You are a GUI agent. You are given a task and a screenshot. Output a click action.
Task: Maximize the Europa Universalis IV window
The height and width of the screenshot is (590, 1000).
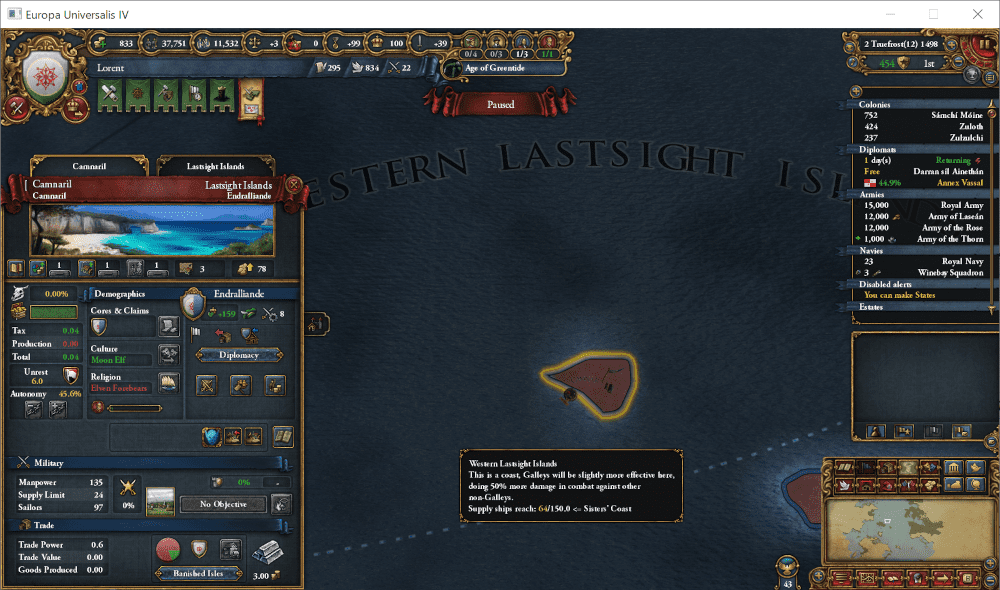pyautogui.click(x=933, y=14)
